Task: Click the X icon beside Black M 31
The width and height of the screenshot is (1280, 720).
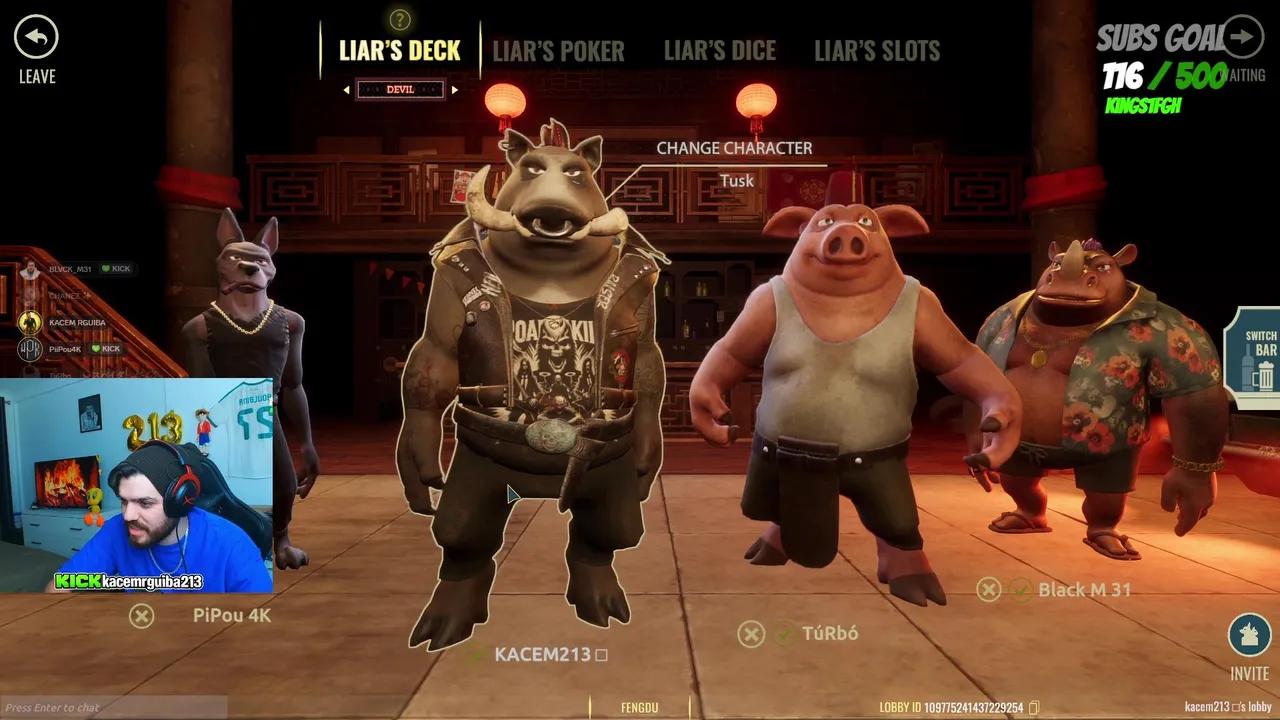Action: (990, 590)
